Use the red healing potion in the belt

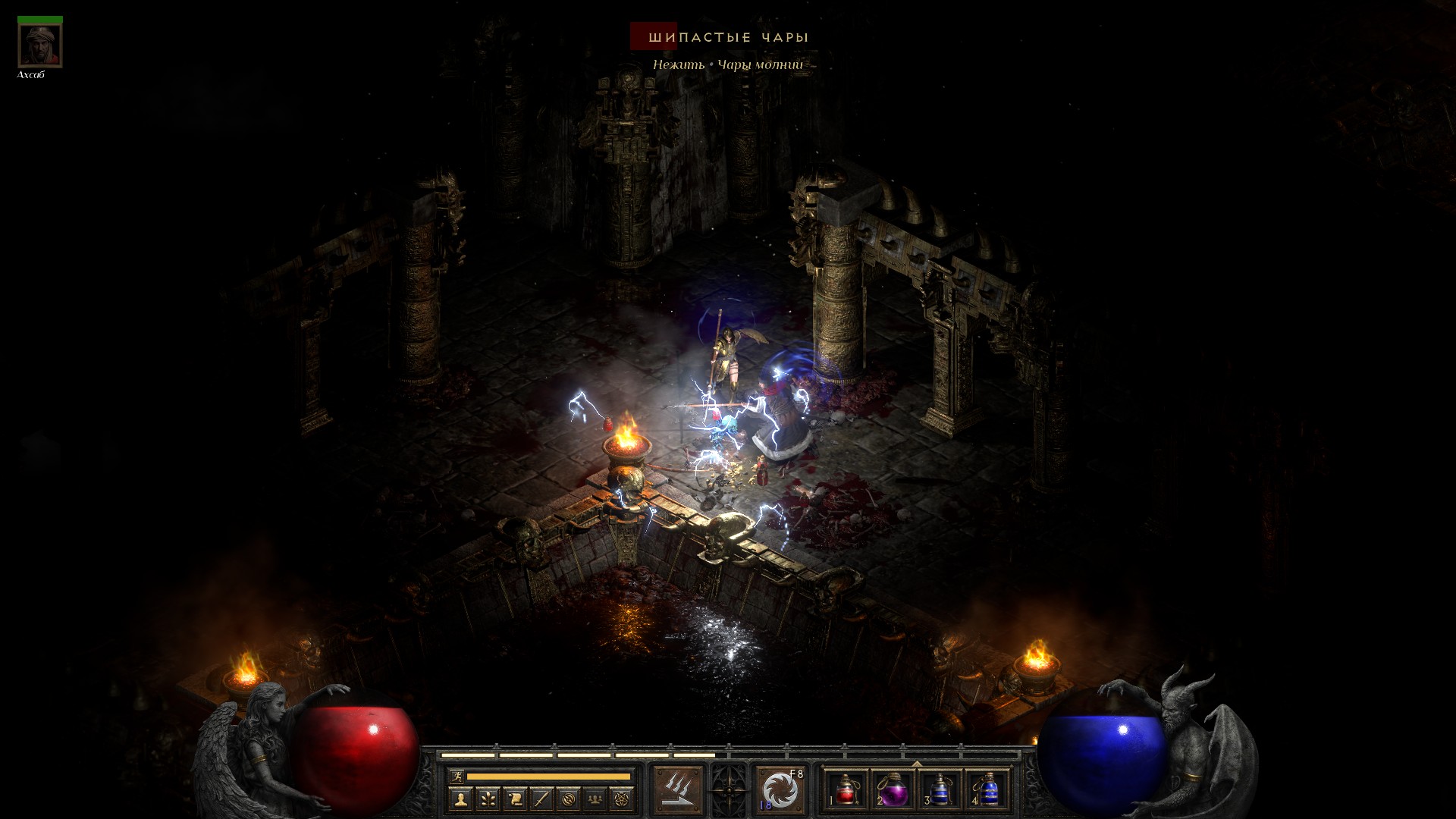[846, 789]
